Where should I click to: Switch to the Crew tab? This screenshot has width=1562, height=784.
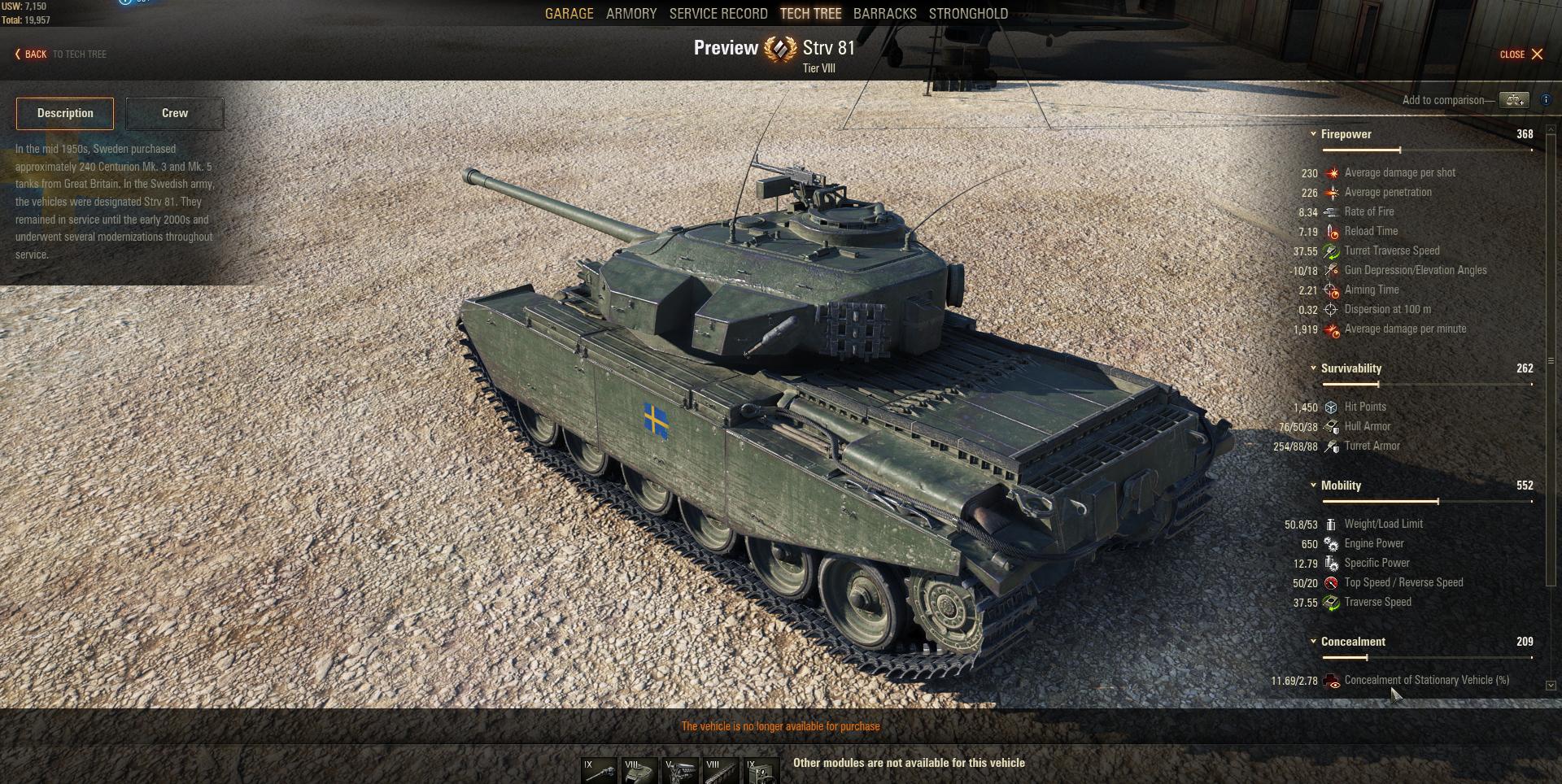[175, 114]
